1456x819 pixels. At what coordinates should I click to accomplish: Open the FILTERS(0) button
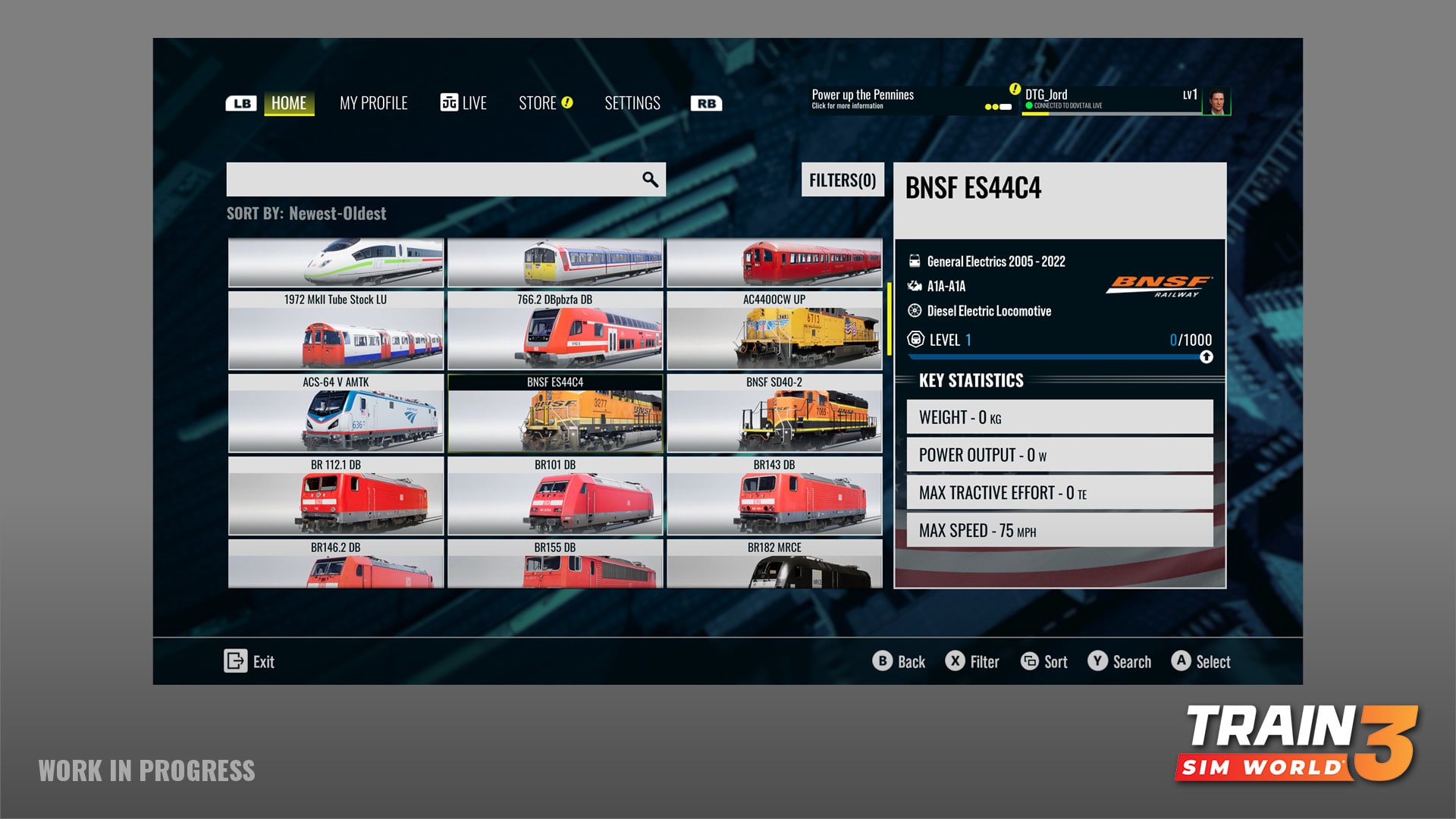point(842,180)
